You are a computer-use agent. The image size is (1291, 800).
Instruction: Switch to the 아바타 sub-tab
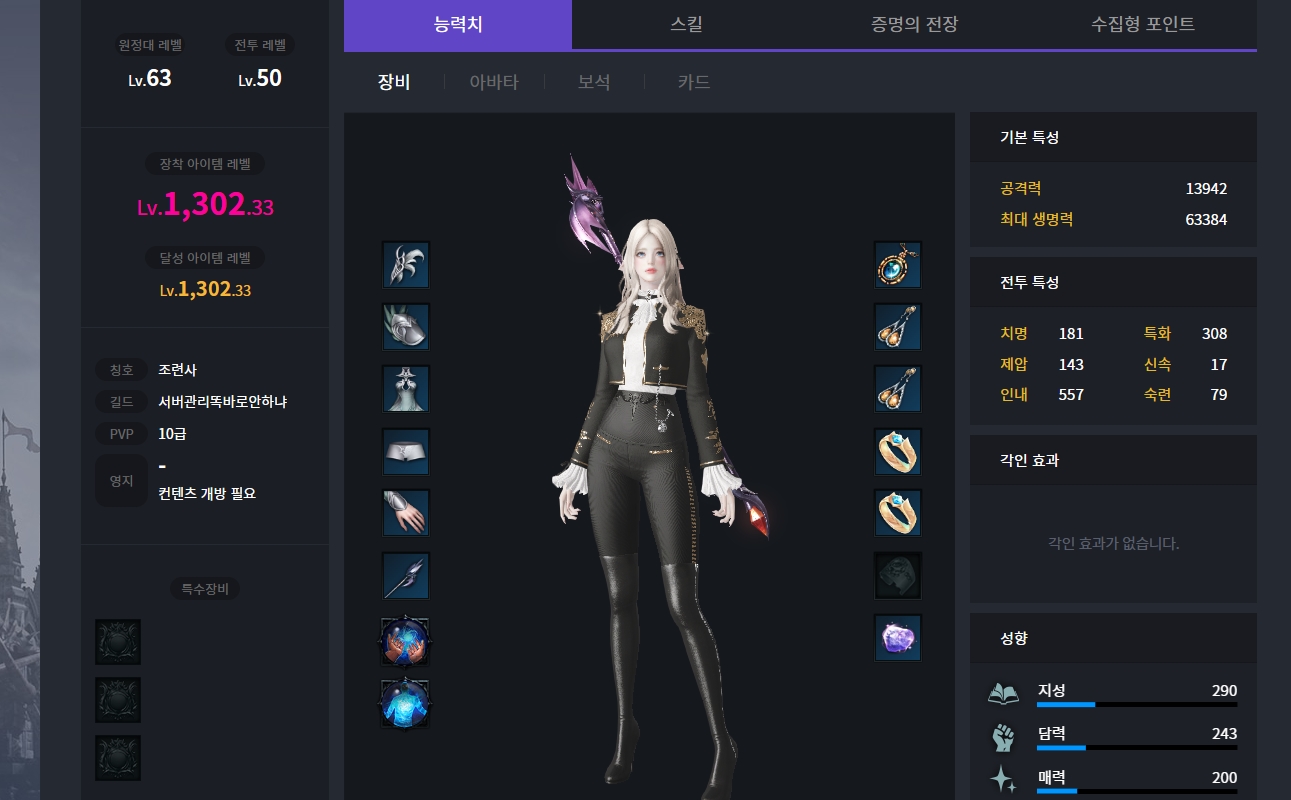tap(494, 82)
